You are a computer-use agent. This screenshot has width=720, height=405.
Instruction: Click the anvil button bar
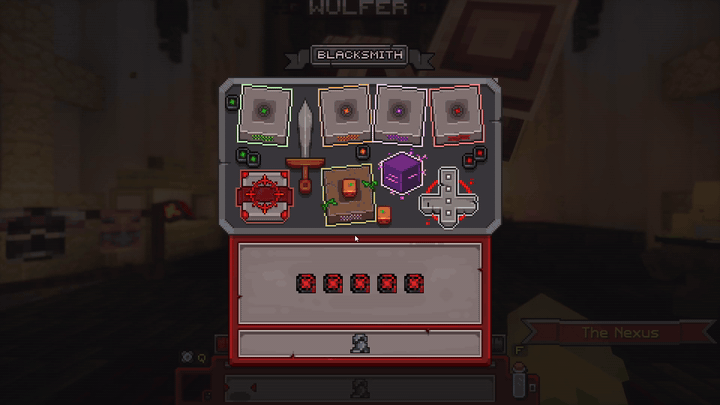click(360, 343)
